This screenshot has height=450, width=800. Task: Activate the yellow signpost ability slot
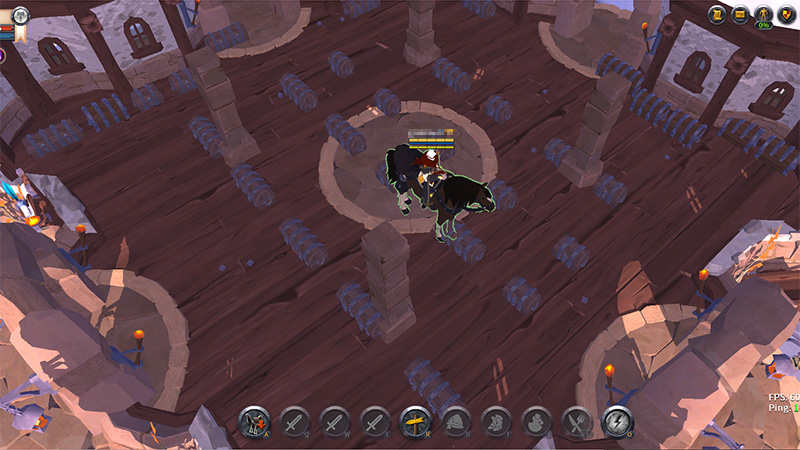[x=415, y=422]
